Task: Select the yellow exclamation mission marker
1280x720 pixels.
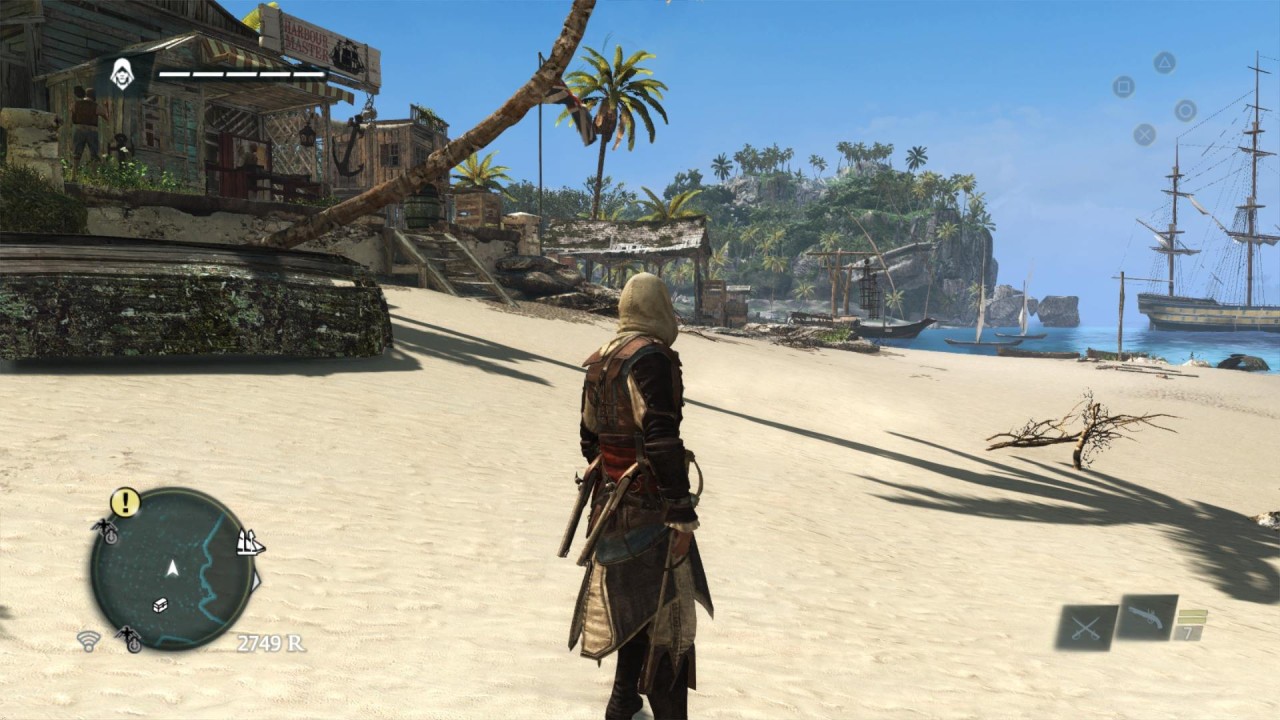Action: pos(125,502)
